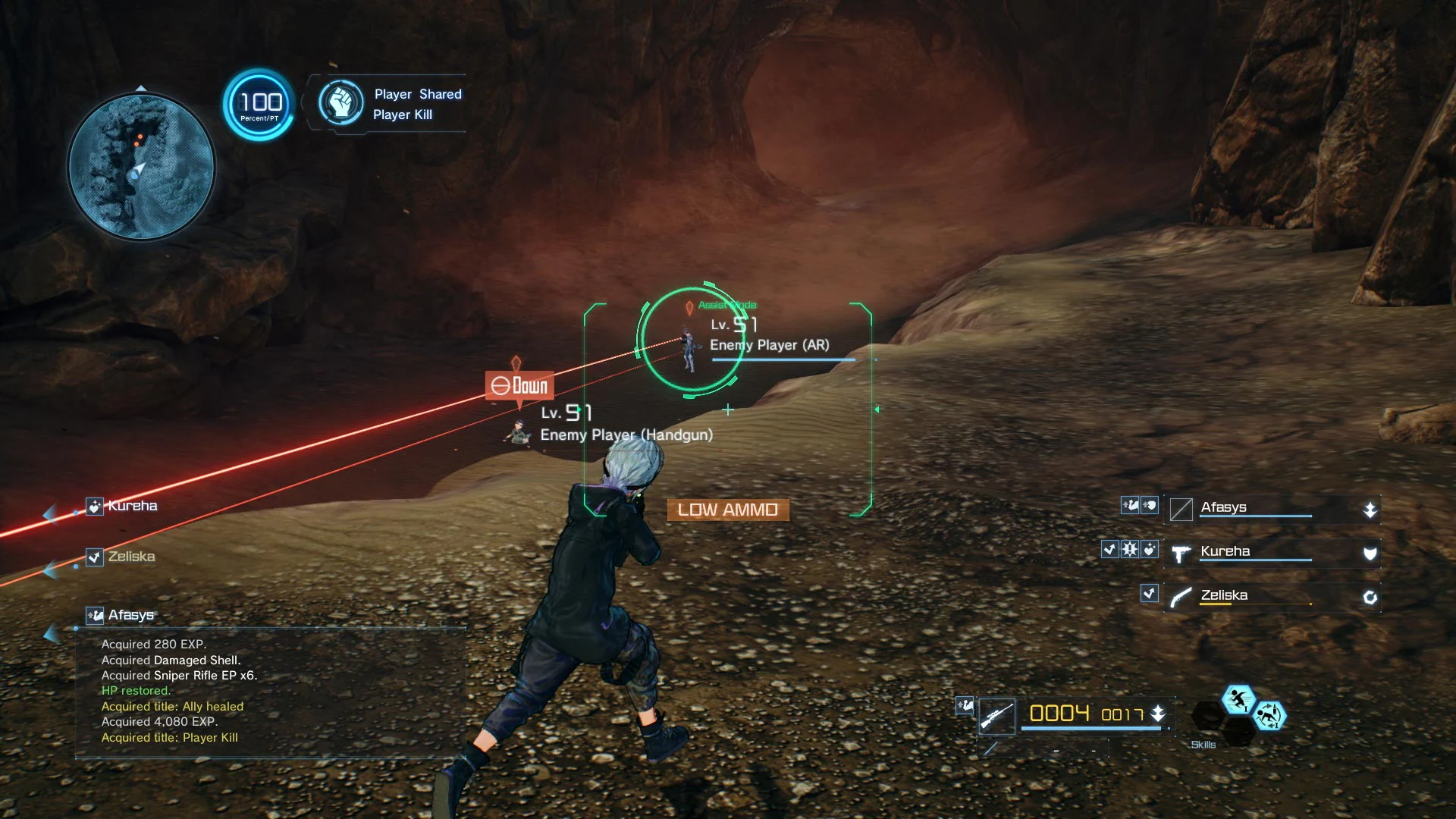Click the strength-up buff icon near the ammo counter
1456x819 pixels.
[x=965, y=705]
